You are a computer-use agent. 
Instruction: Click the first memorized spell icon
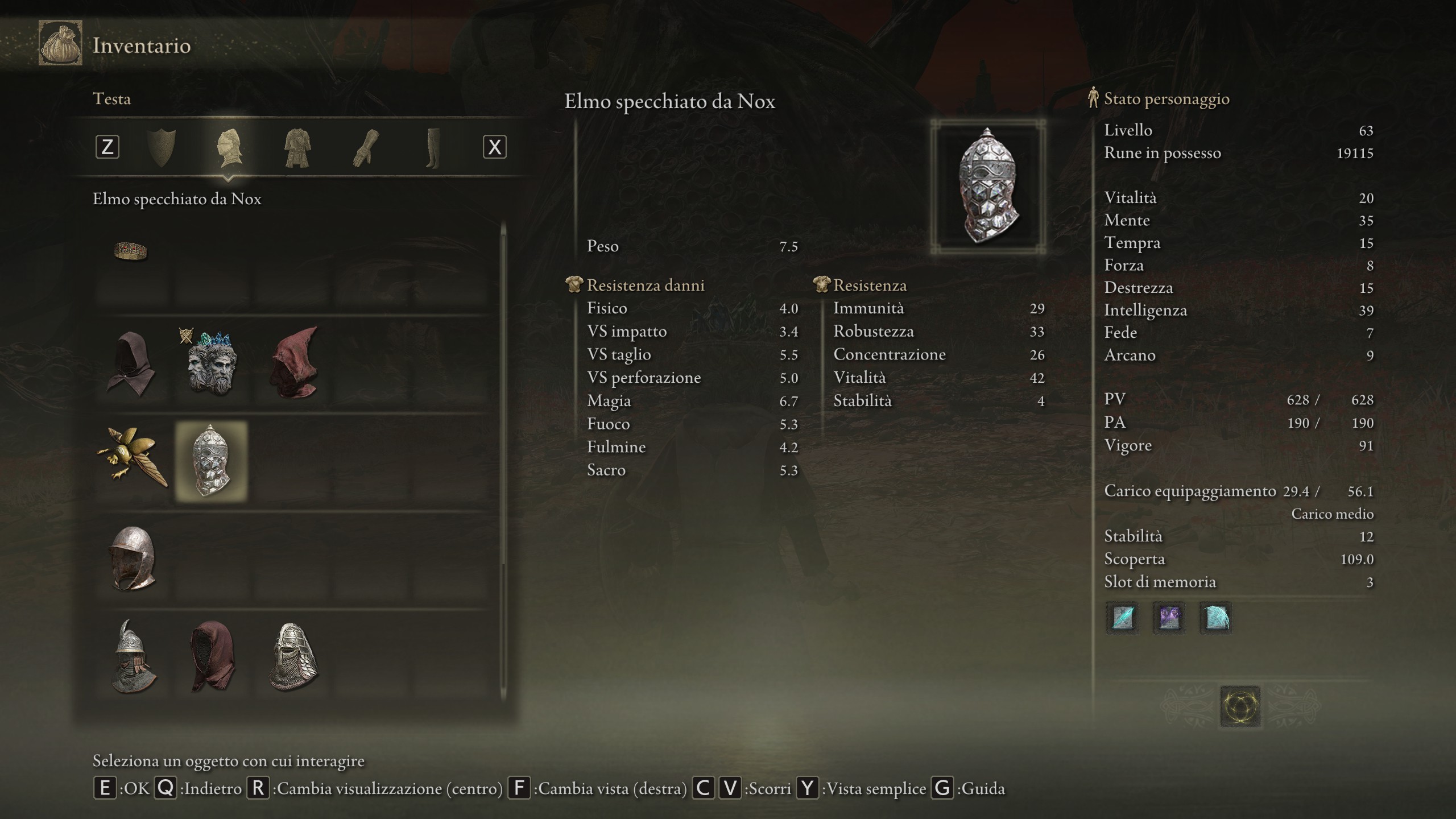[x=1122, y=618]
